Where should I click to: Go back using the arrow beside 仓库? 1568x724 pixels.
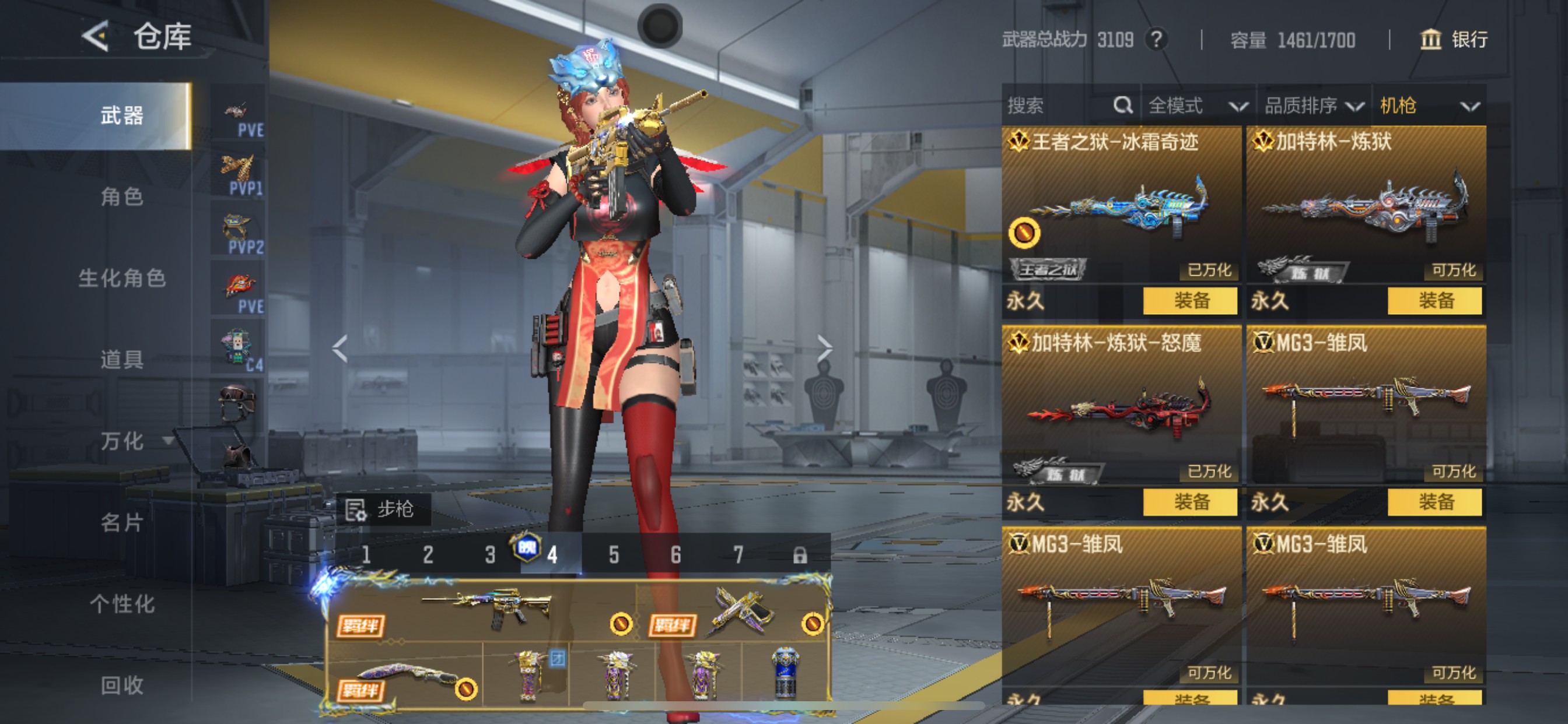[96, 37]
